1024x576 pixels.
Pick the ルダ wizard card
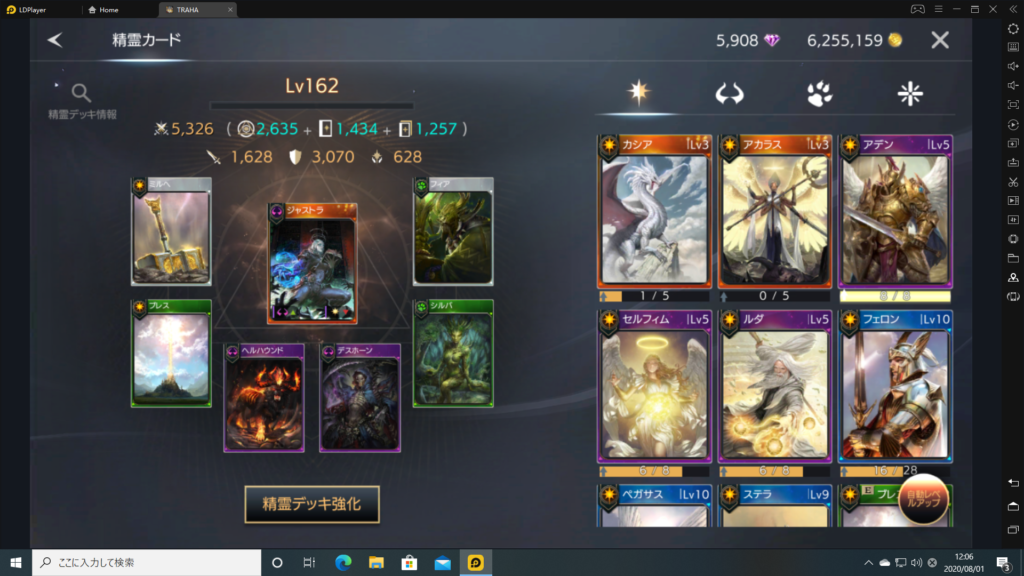click(774, 392)
